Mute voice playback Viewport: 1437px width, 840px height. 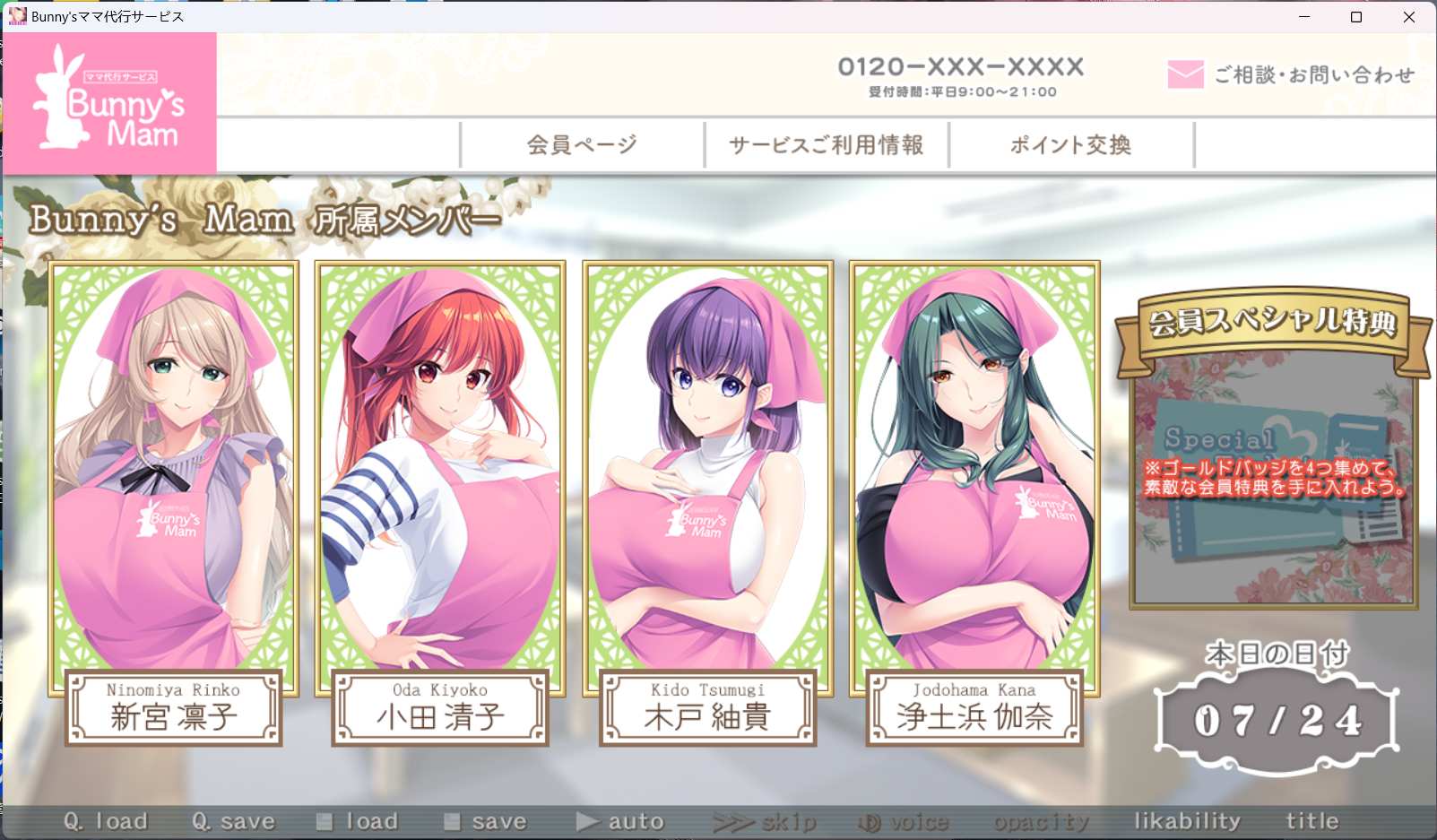907,819
